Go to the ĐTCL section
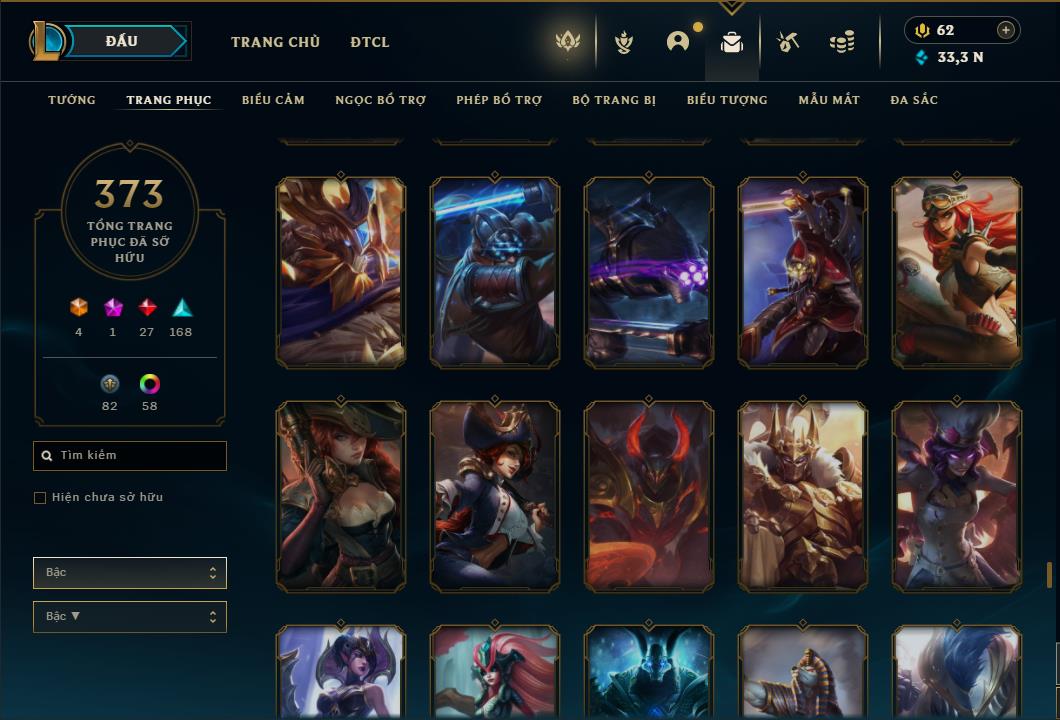1060x720 pixels. pyautogui.click(x=370, y=42)
